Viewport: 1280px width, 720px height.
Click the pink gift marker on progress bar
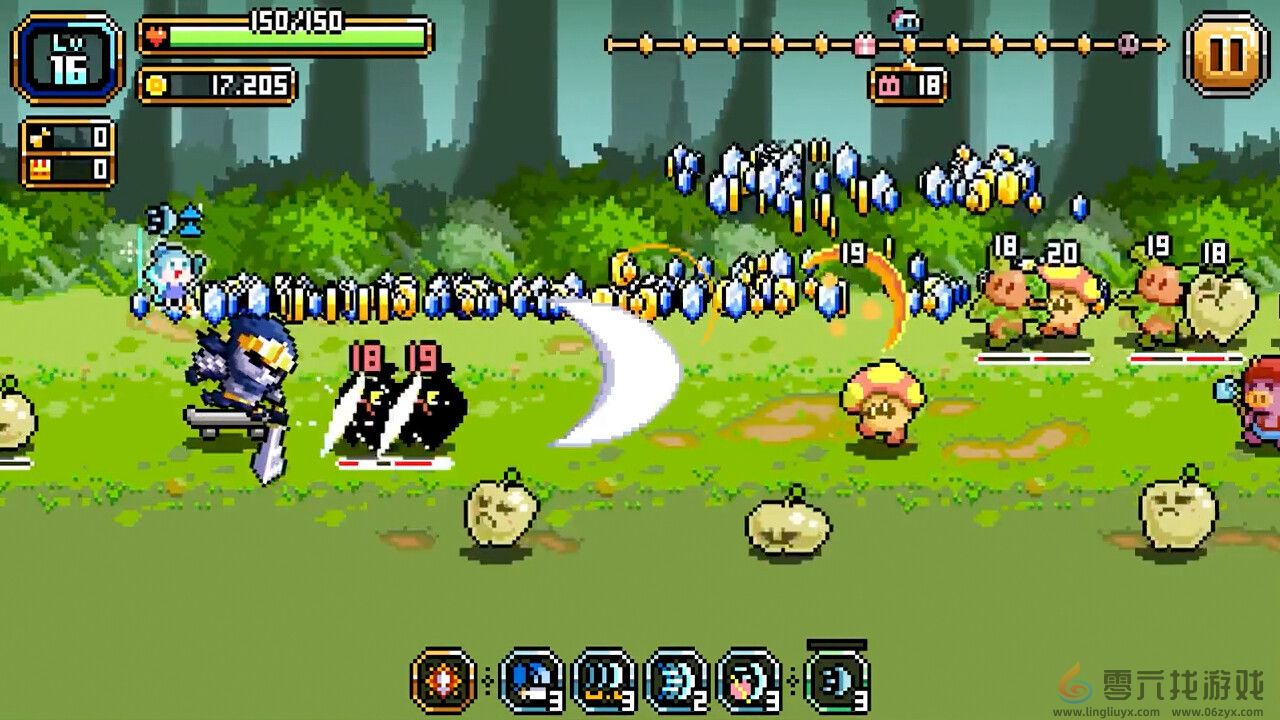coord(866,44)
